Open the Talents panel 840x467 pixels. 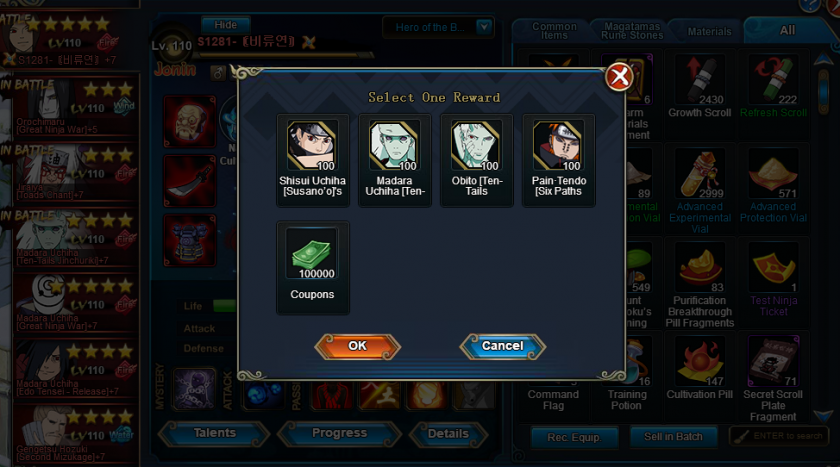214,434
